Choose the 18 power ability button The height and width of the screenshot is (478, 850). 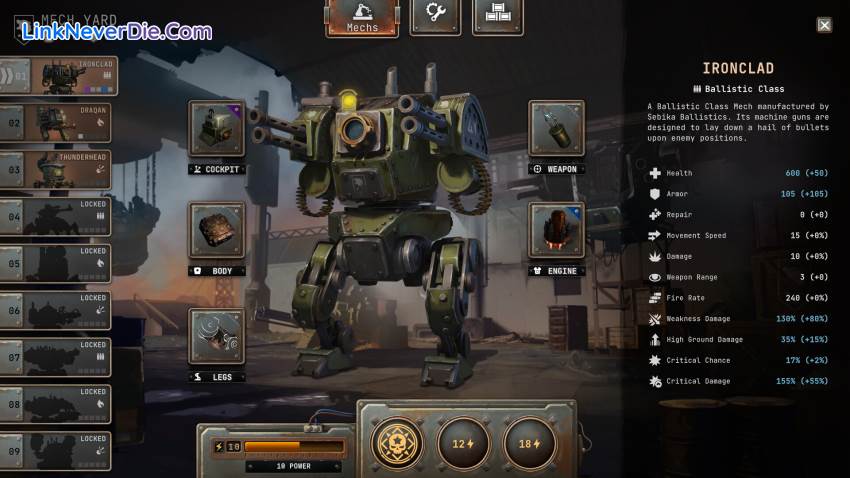529,442
